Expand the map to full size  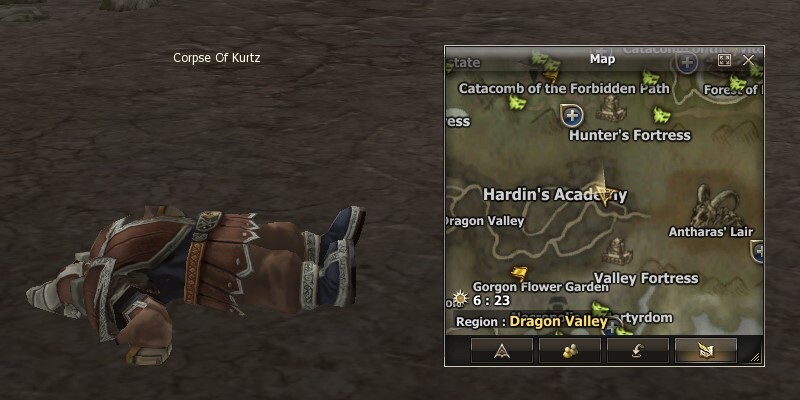725,59
